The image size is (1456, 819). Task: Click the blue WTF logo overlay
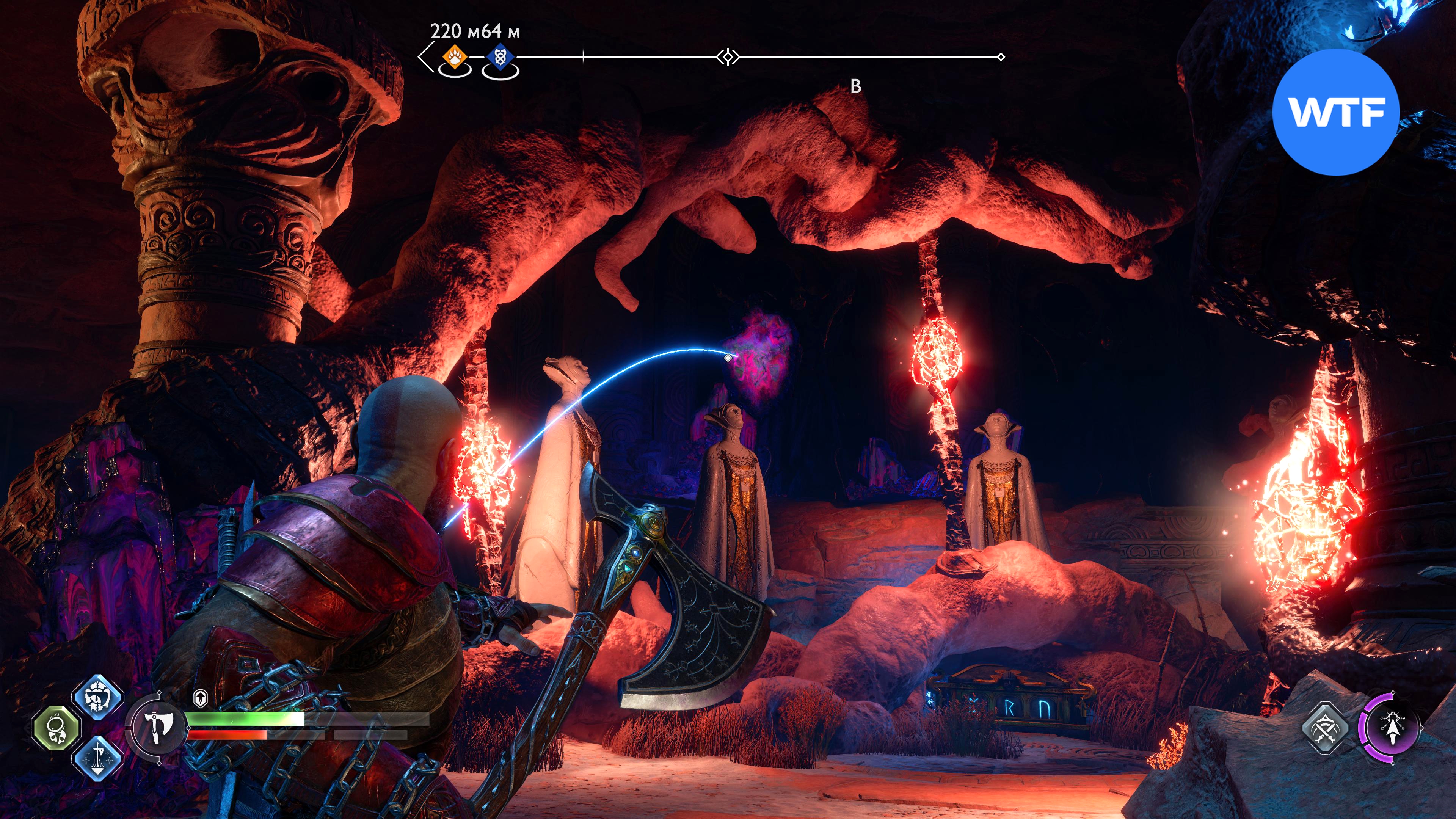(1335, 112)
